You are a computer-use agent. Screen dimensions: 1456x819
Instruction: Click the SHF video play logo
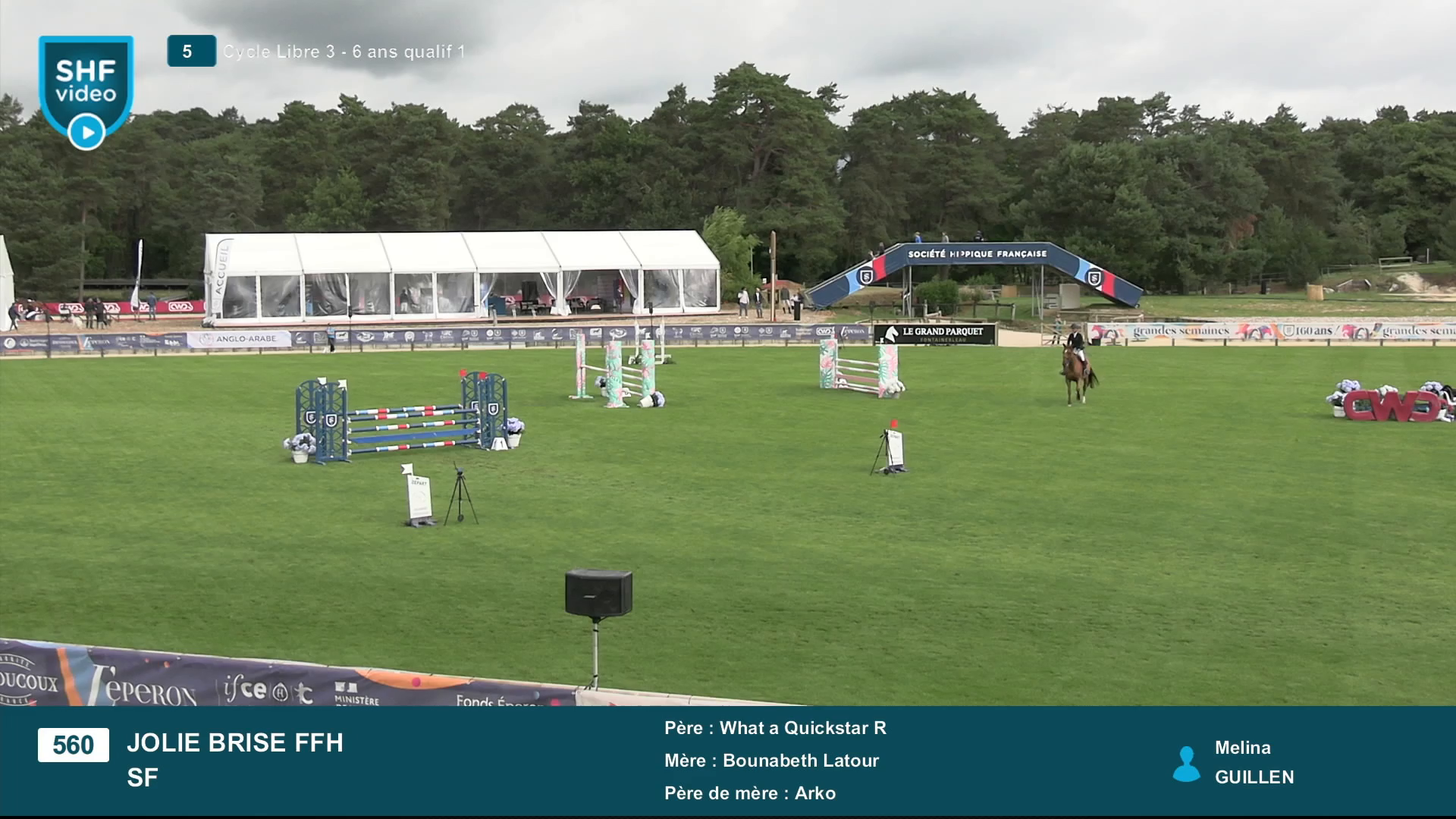86,92
